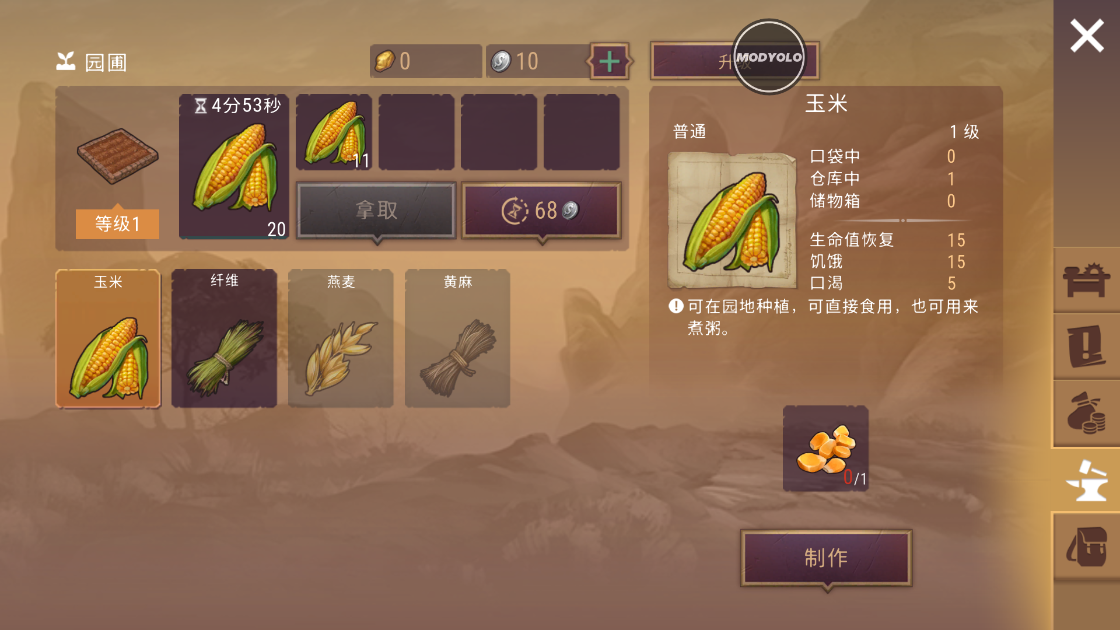This screenshot has width=1120, height=630.
Task: Choose the 纤维 fiber crop card
Action: 224,338
